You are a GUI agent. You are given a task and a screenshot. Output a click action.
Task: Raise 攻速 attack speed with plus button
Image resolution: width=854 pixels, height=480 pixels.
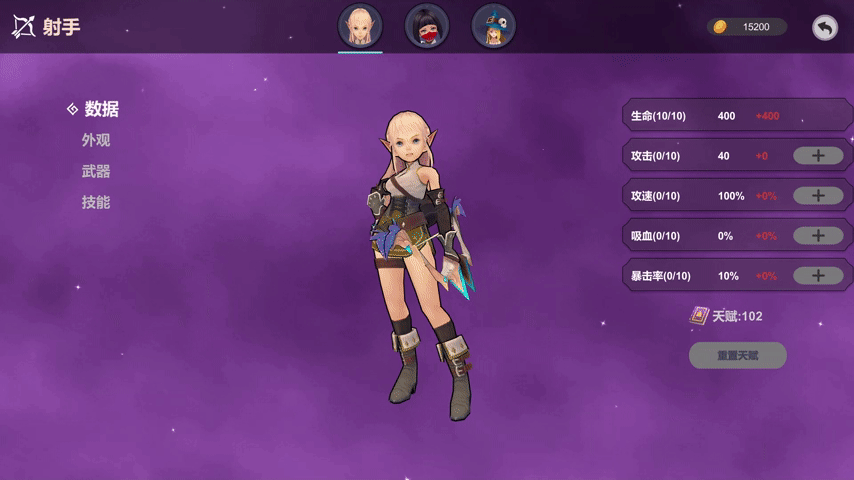pyautogui.click(x=818, y=195)
